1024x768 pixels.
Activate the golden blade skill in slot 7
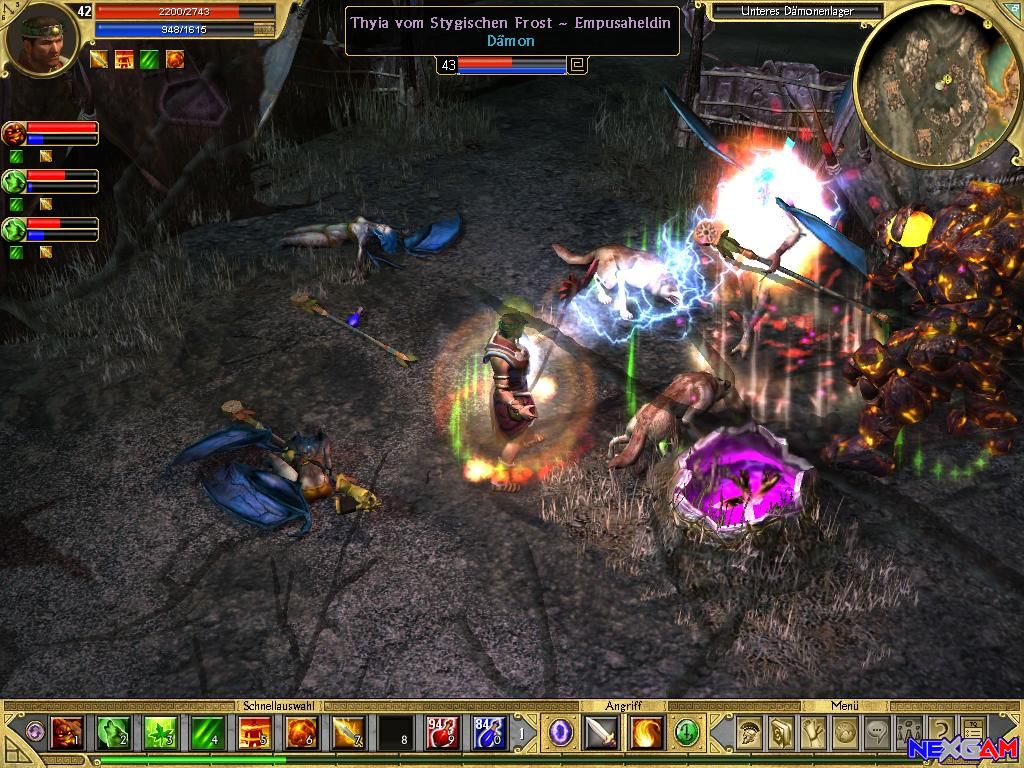pos(348,734)
